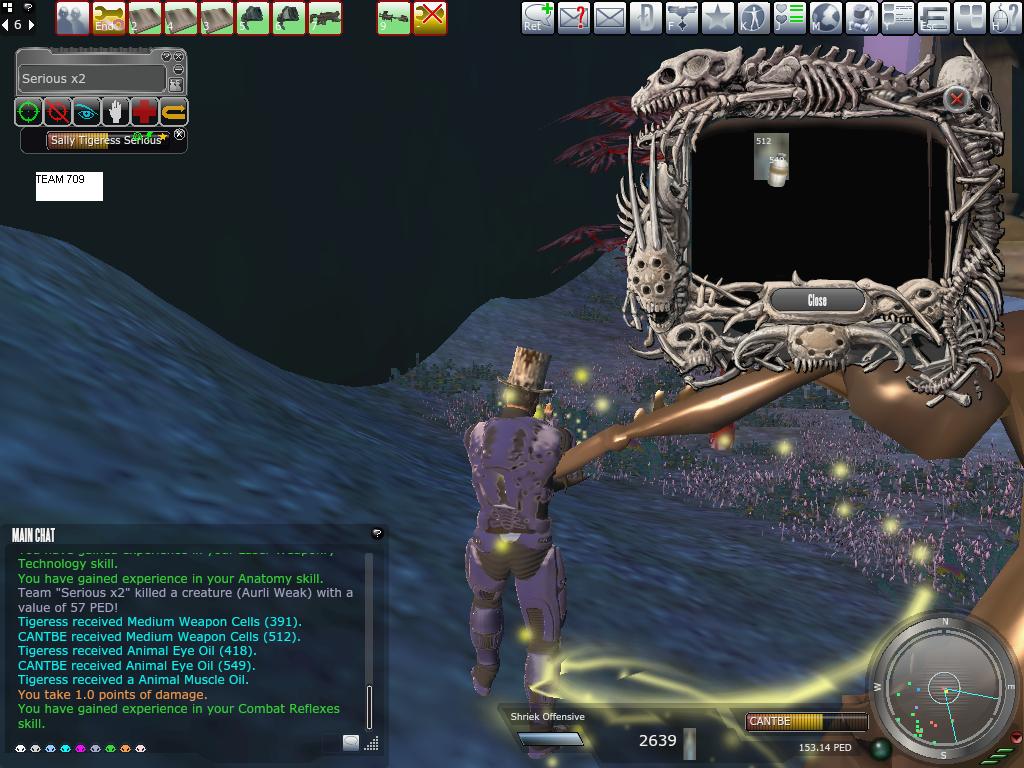This screenshot has width=1024, height=768.
Task: Toggle the blue eye team button
Action: pos(87,112)
